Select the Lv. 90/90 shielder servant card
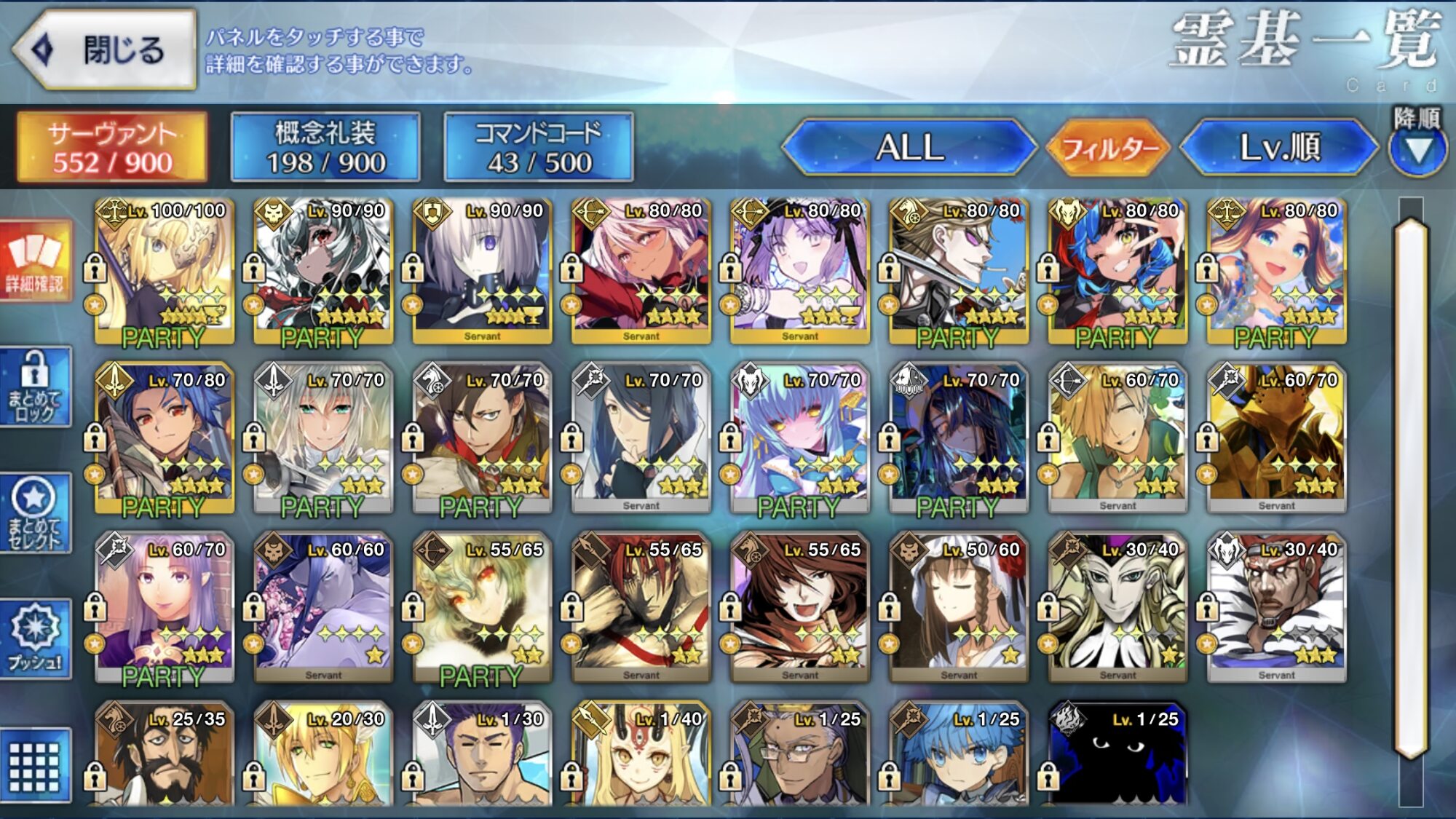This screenshot has height=819, width=1456. [x=482, y=271]
